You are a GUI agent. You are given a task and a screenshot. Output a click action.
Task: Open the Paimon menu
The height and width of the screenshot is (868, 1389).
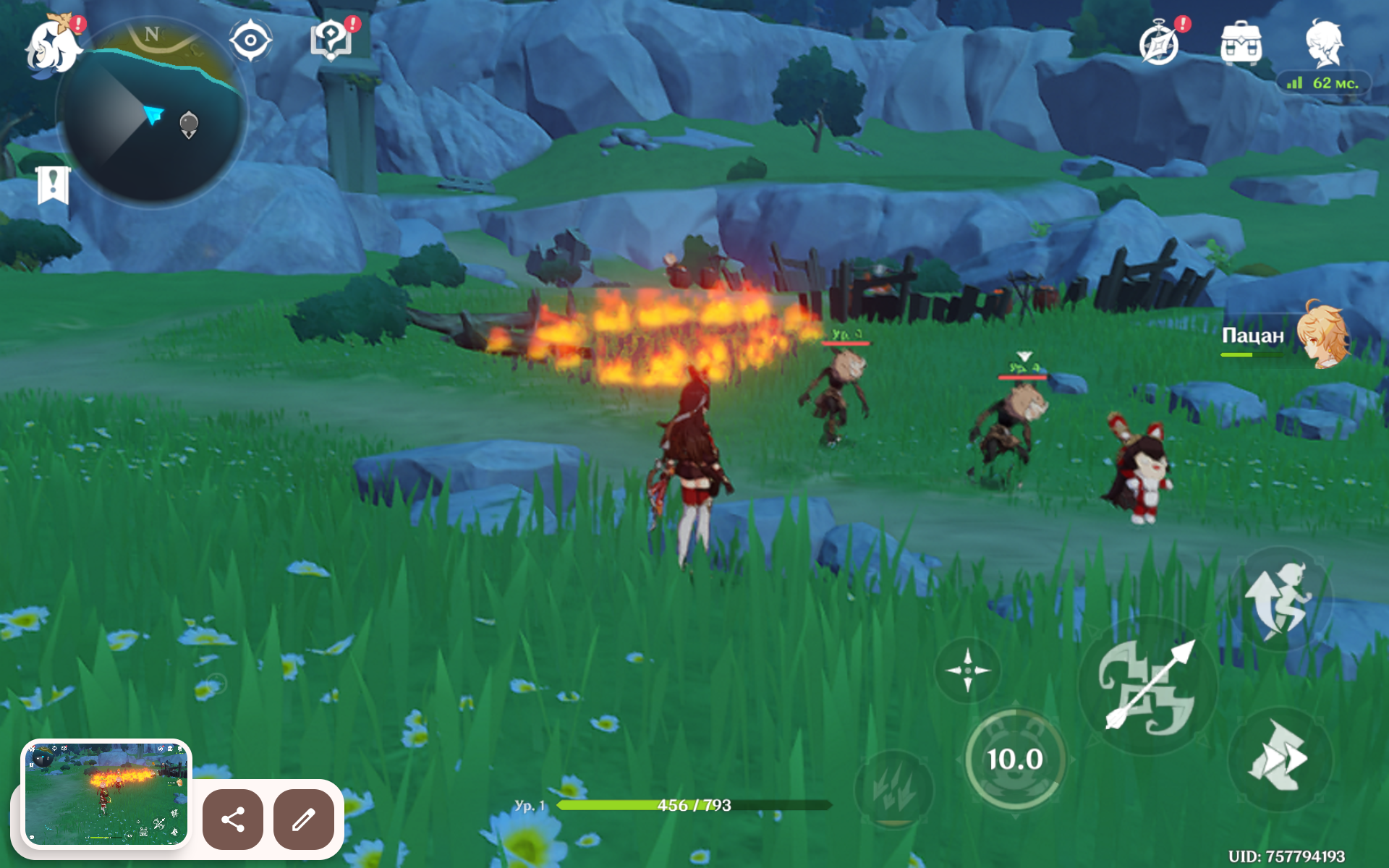coord(54,46)
